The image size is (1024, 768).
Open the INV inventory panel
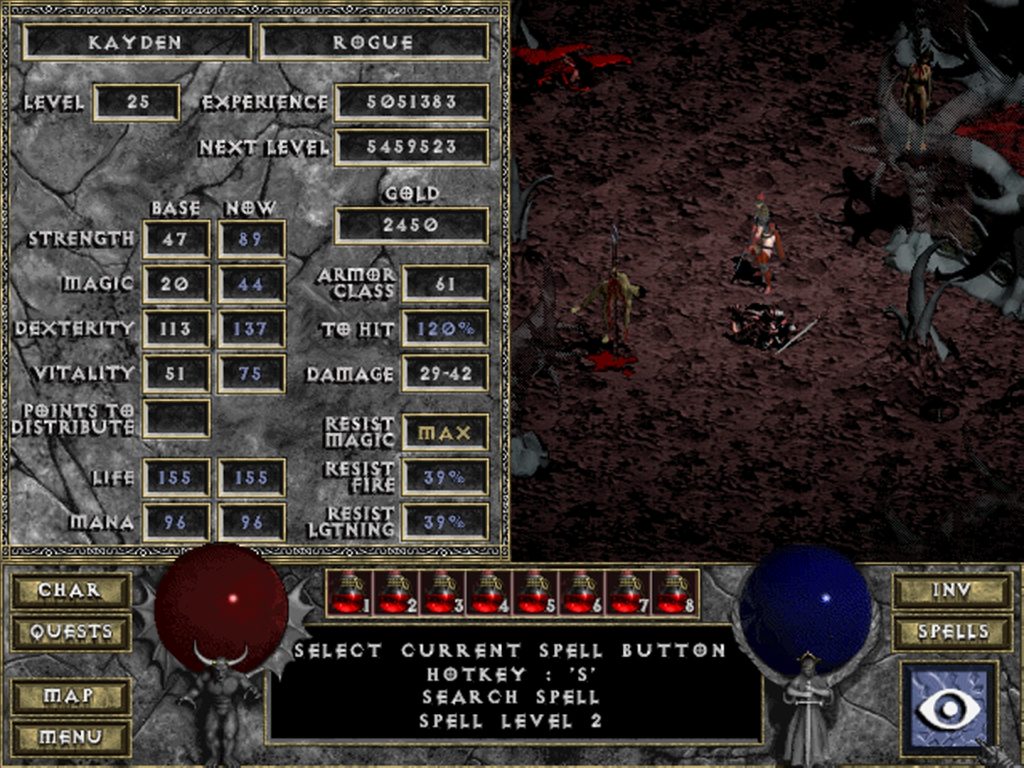coord(952,590)
